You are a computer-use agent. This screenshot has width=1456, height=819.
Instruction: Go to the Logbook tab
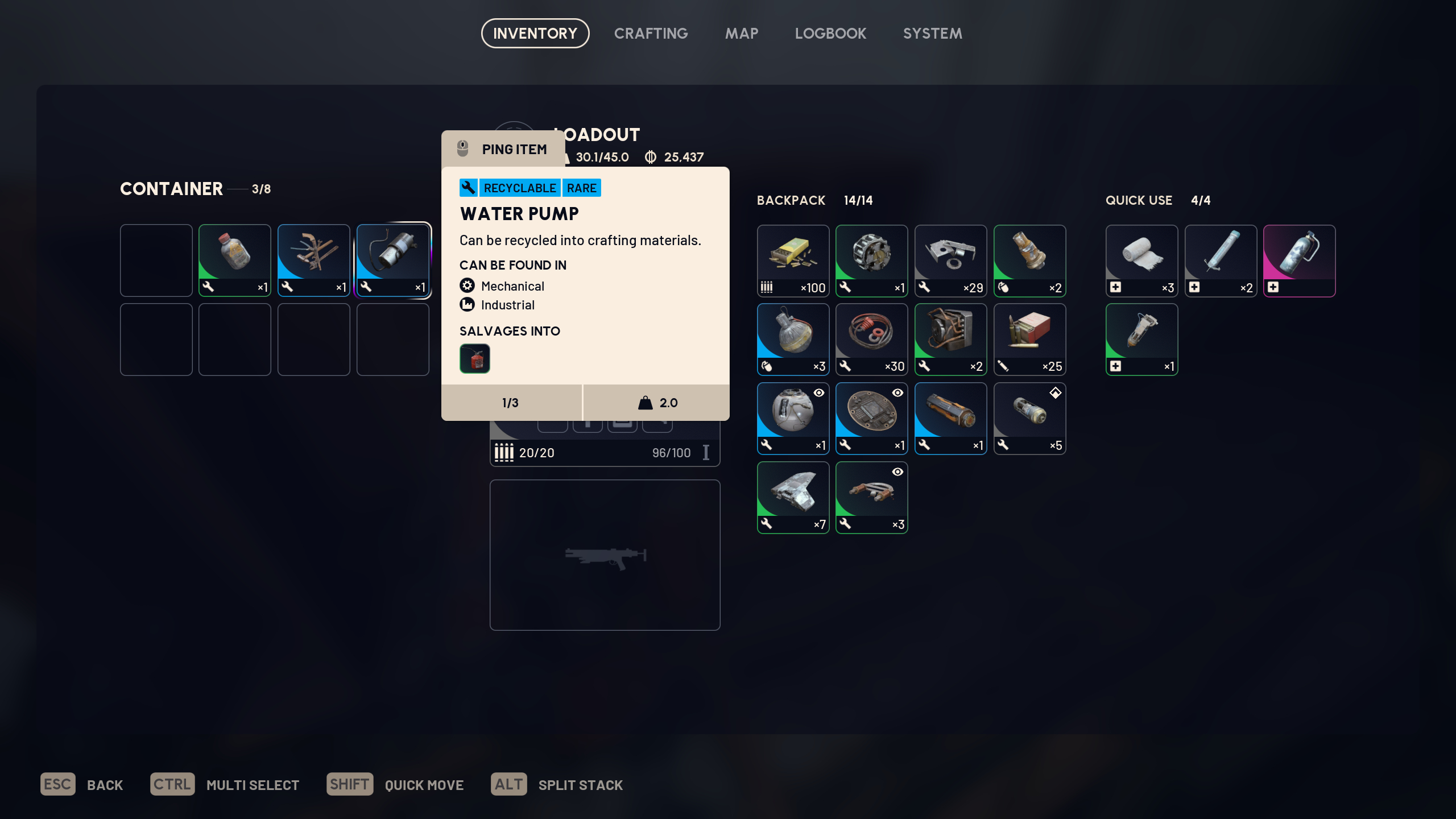pyautogui.click(x=830, y=34)
